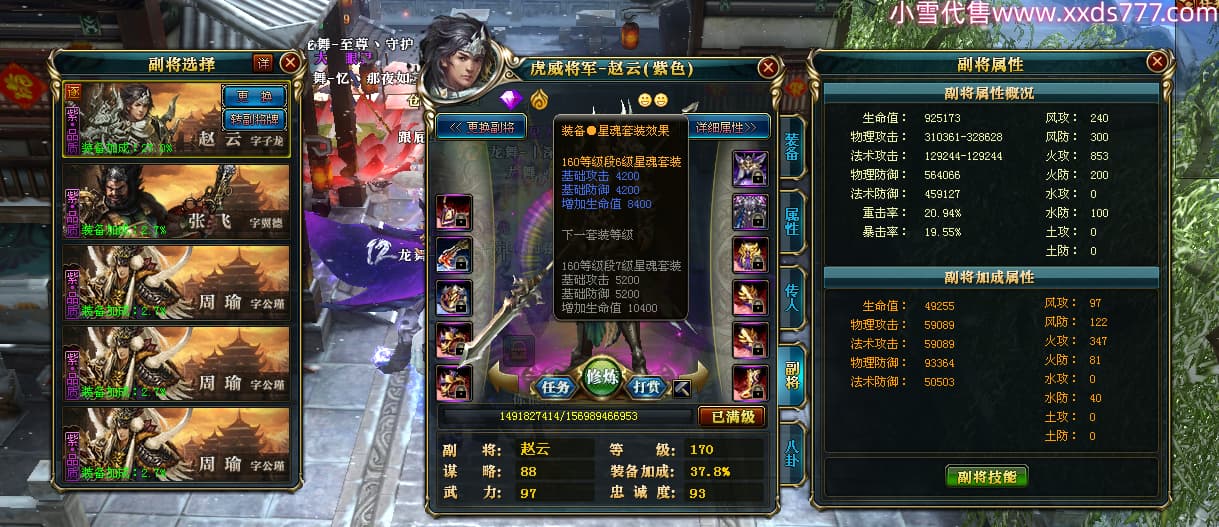The height and width of the screenshot is (527, 1219).
Task: Close the 副将属性 panel
Action: coord(1157,62)
